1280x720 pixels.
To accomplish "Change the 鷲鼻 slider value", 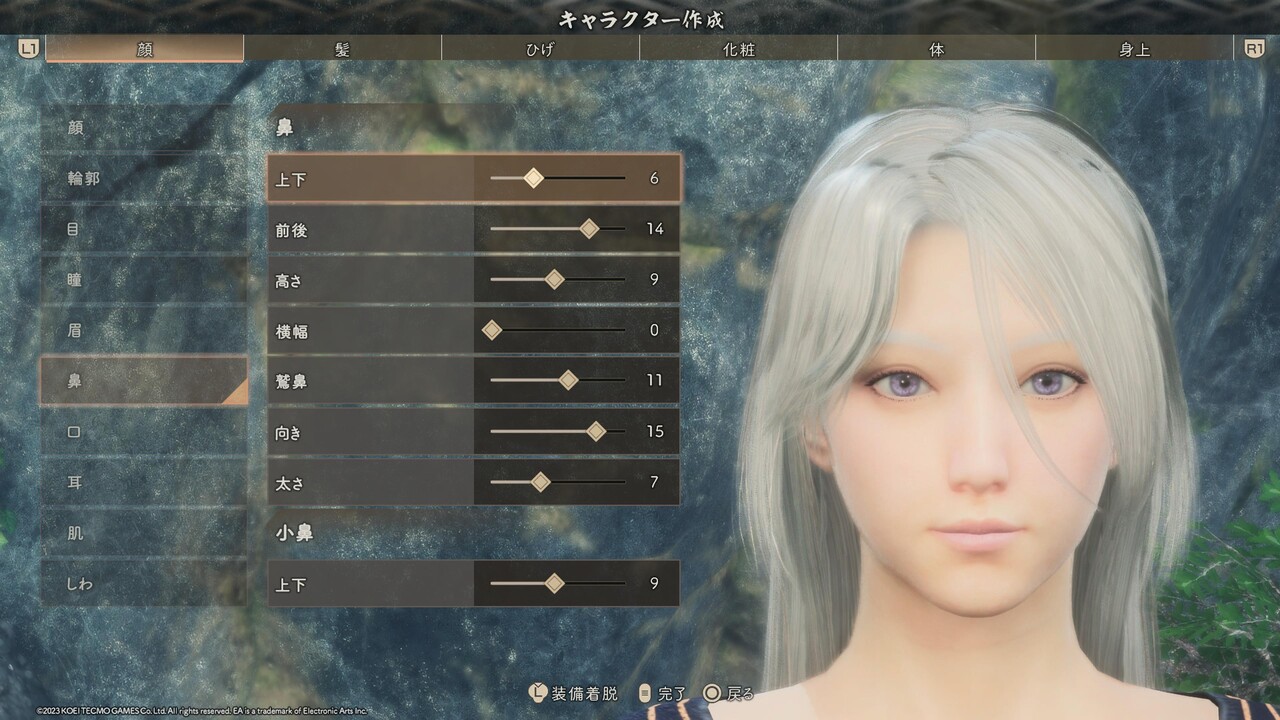I will tap(568, 381).
